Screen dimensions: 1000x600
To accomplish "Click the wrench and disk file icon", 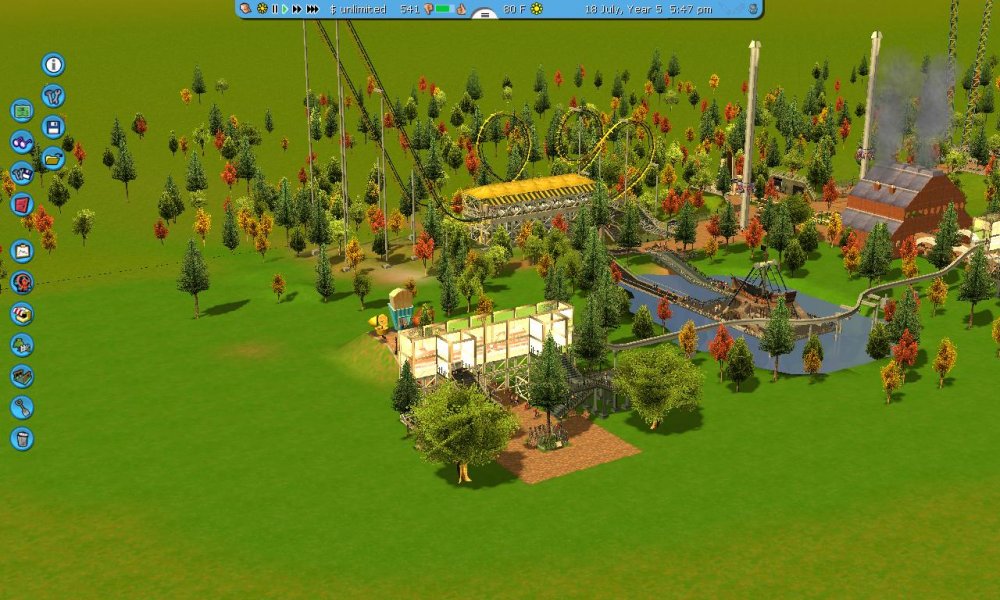I will click(22, 173).
